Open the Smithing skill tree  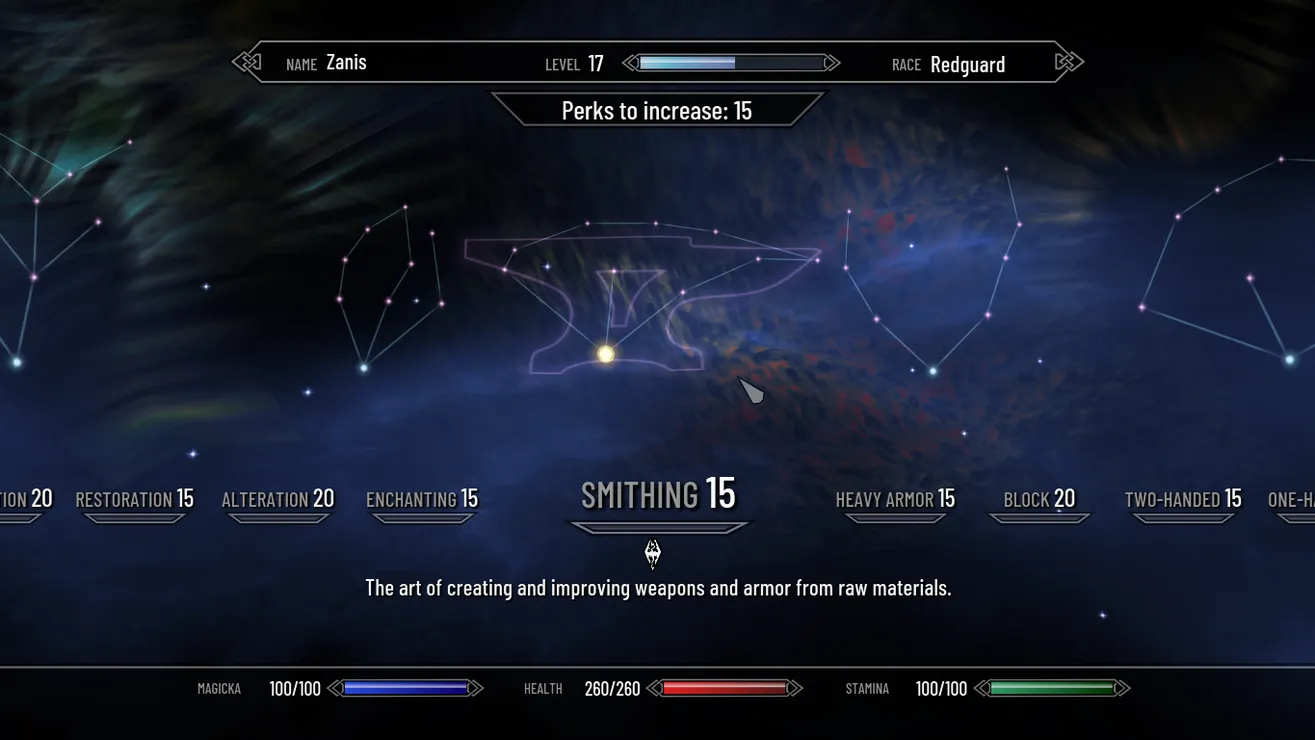pyautogui.click(x=658, y=495)
